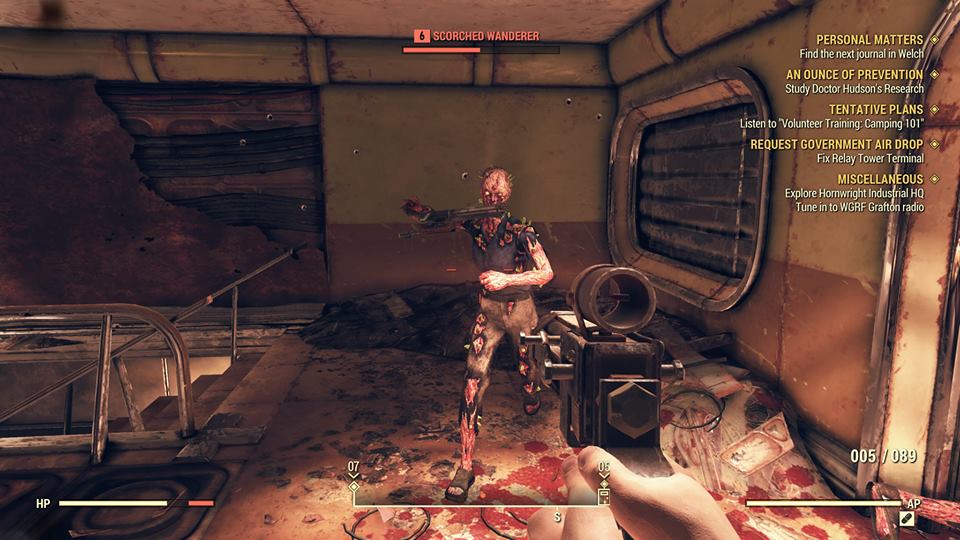960x540 pixels.
Task: Click the icon beside the AP bar
Action: [x=907, y=519]
